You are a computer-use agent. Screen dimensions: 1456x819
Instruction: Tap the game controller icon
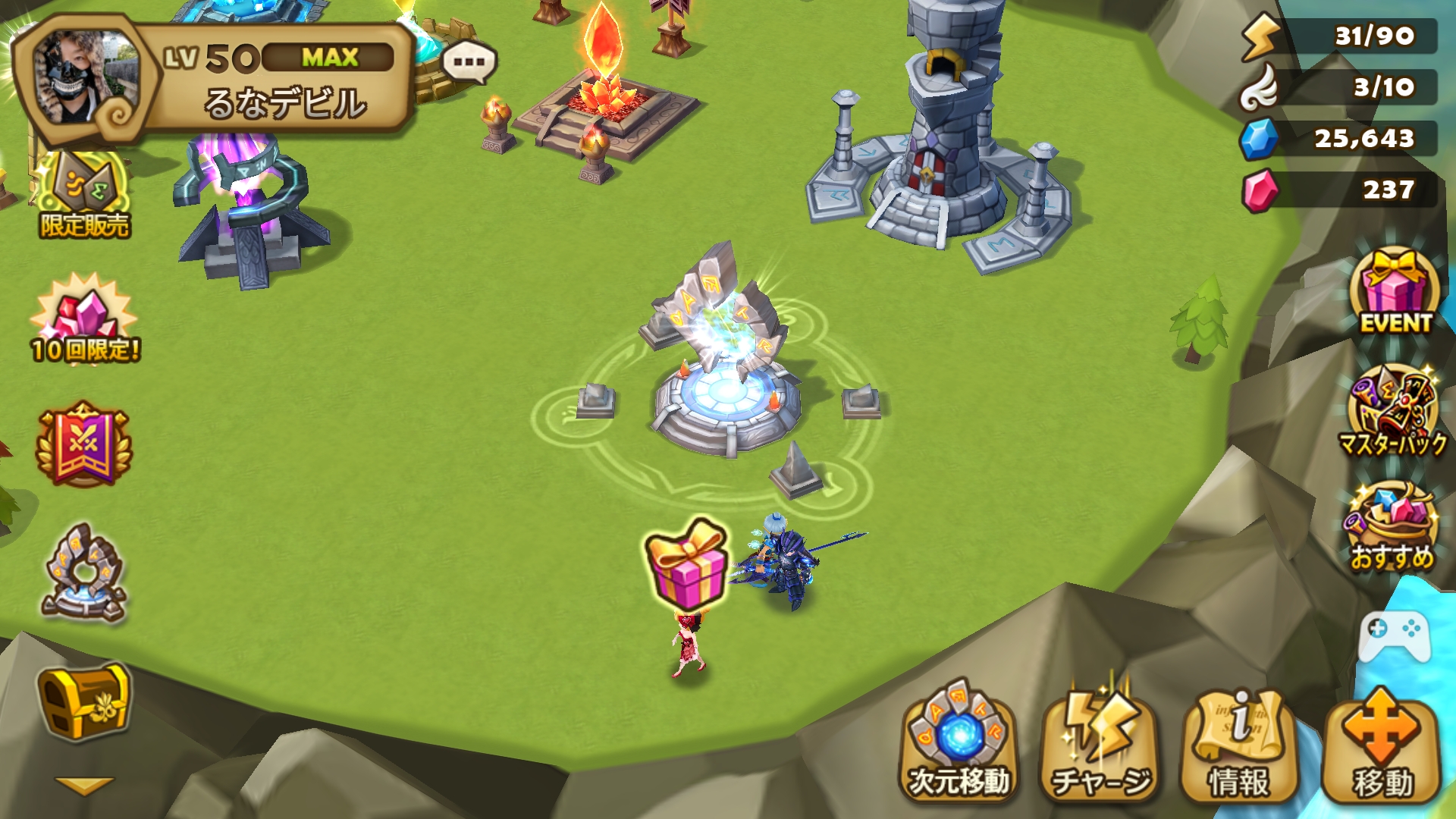(x=1394, y=635)
